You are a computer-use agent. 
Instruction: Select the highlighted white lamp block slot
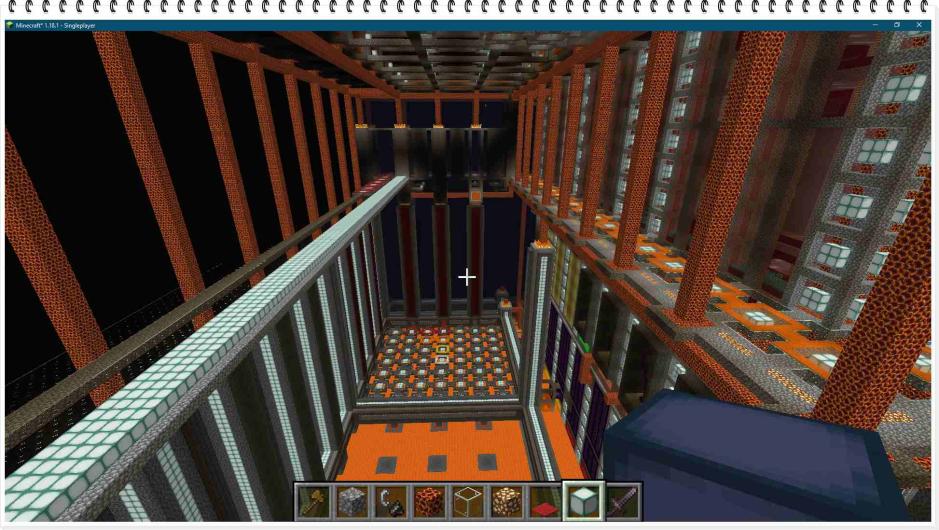coord(584,501)
